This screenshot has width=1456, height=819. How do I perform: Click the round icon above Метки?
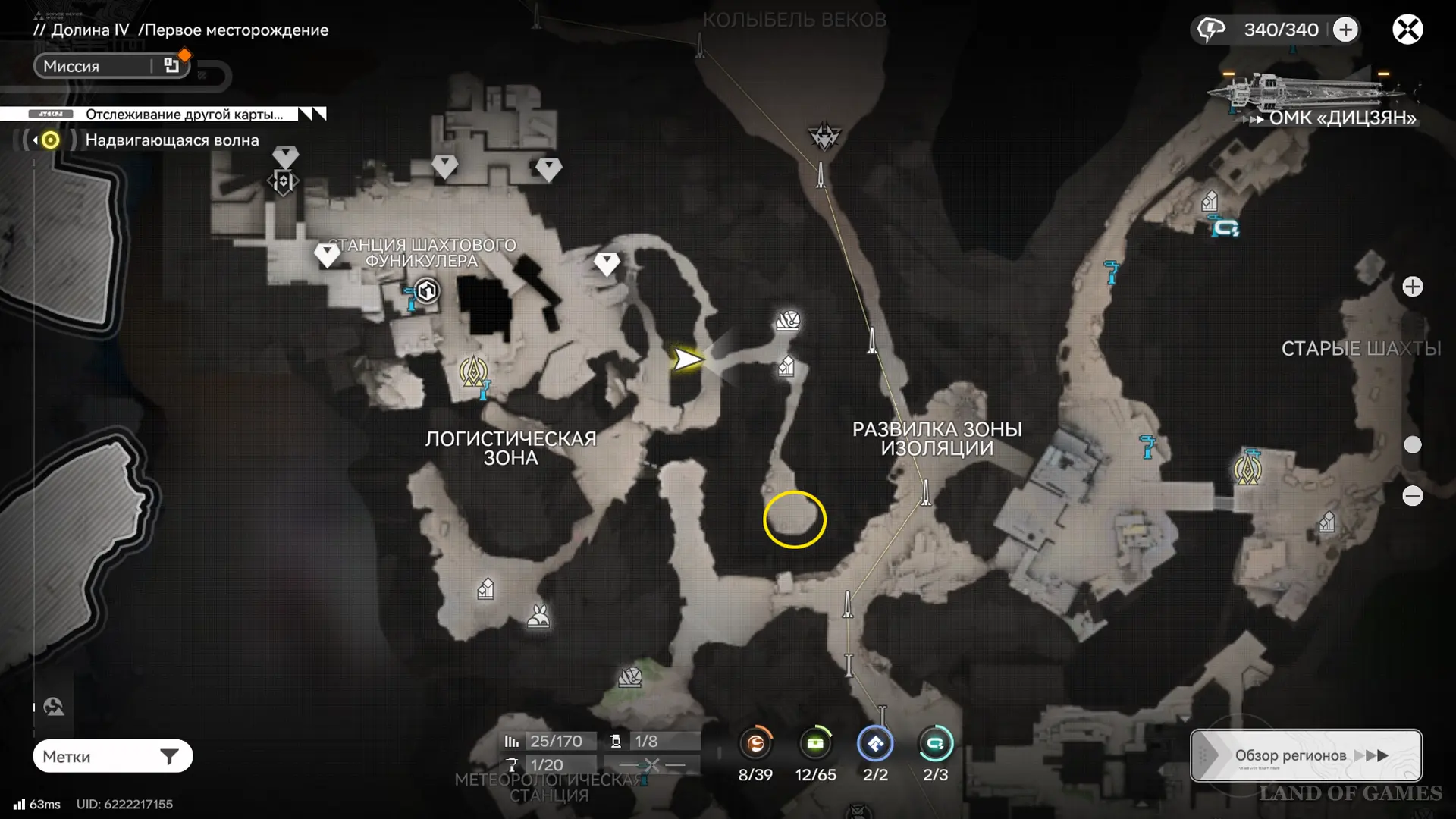click(x=53, y=707)
